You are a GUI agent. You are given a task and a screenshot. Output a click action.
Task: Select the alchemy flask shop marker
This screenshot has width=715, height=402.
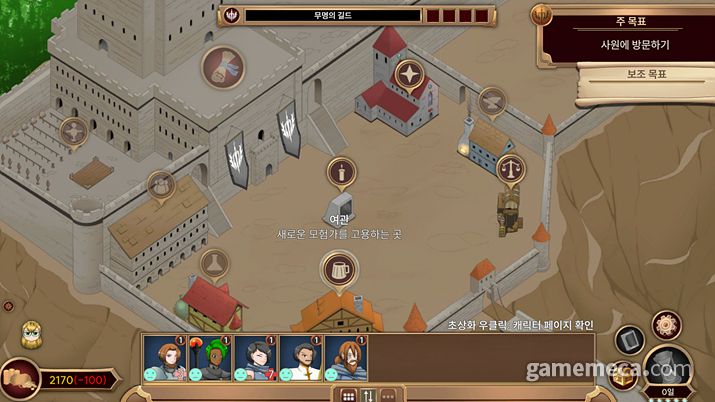click(213, 264)
